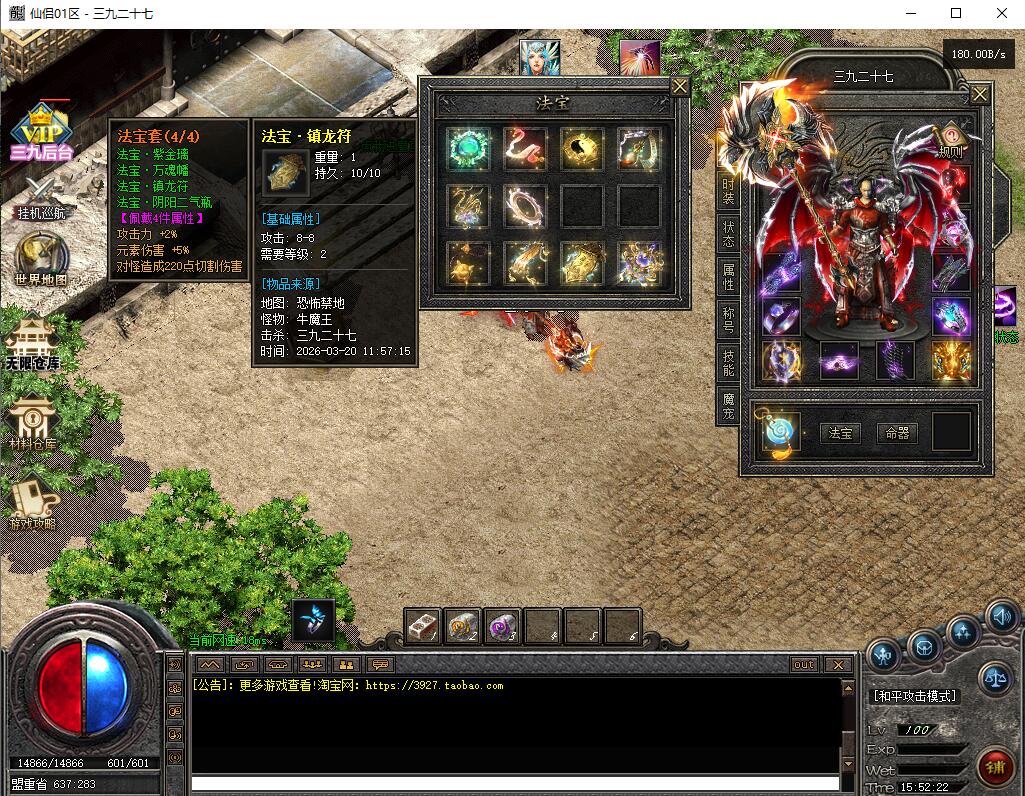Open the 规则 rules help icon
1025x796 pixels.
click(950, 138)
